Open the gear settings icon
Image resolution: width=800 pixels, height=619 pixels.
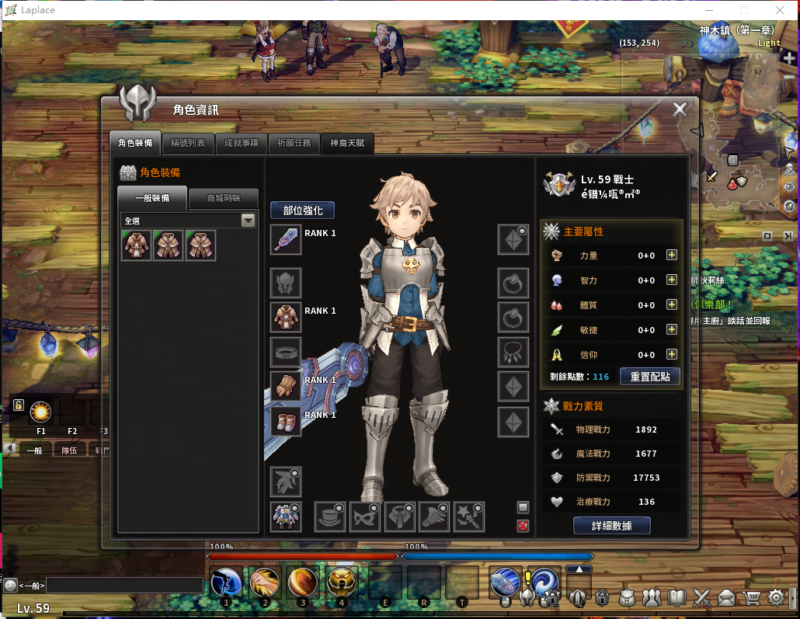point(775,598)
